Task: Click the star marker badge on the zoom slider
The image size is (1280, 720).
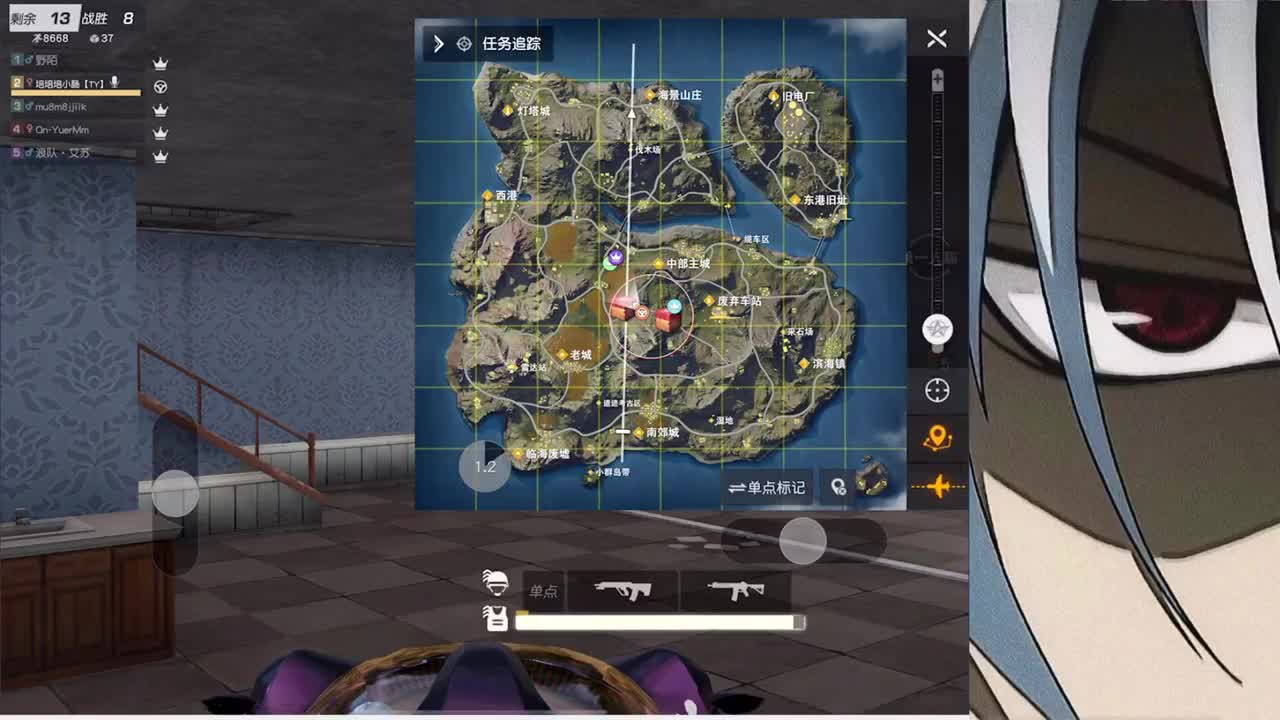Action: coord(937,326)
